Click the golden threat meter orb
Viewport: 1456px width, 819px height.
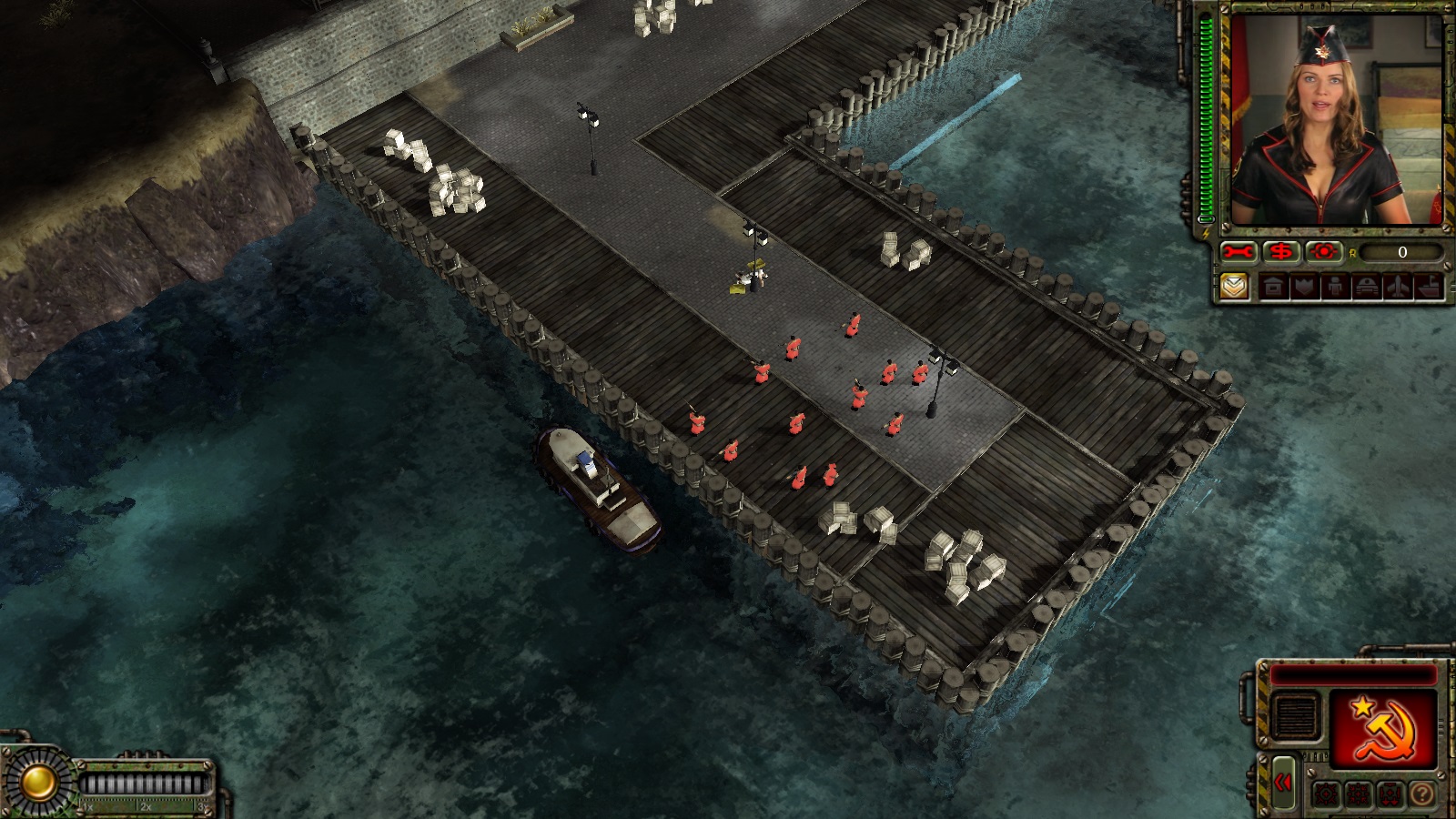(x=38, y=782)
